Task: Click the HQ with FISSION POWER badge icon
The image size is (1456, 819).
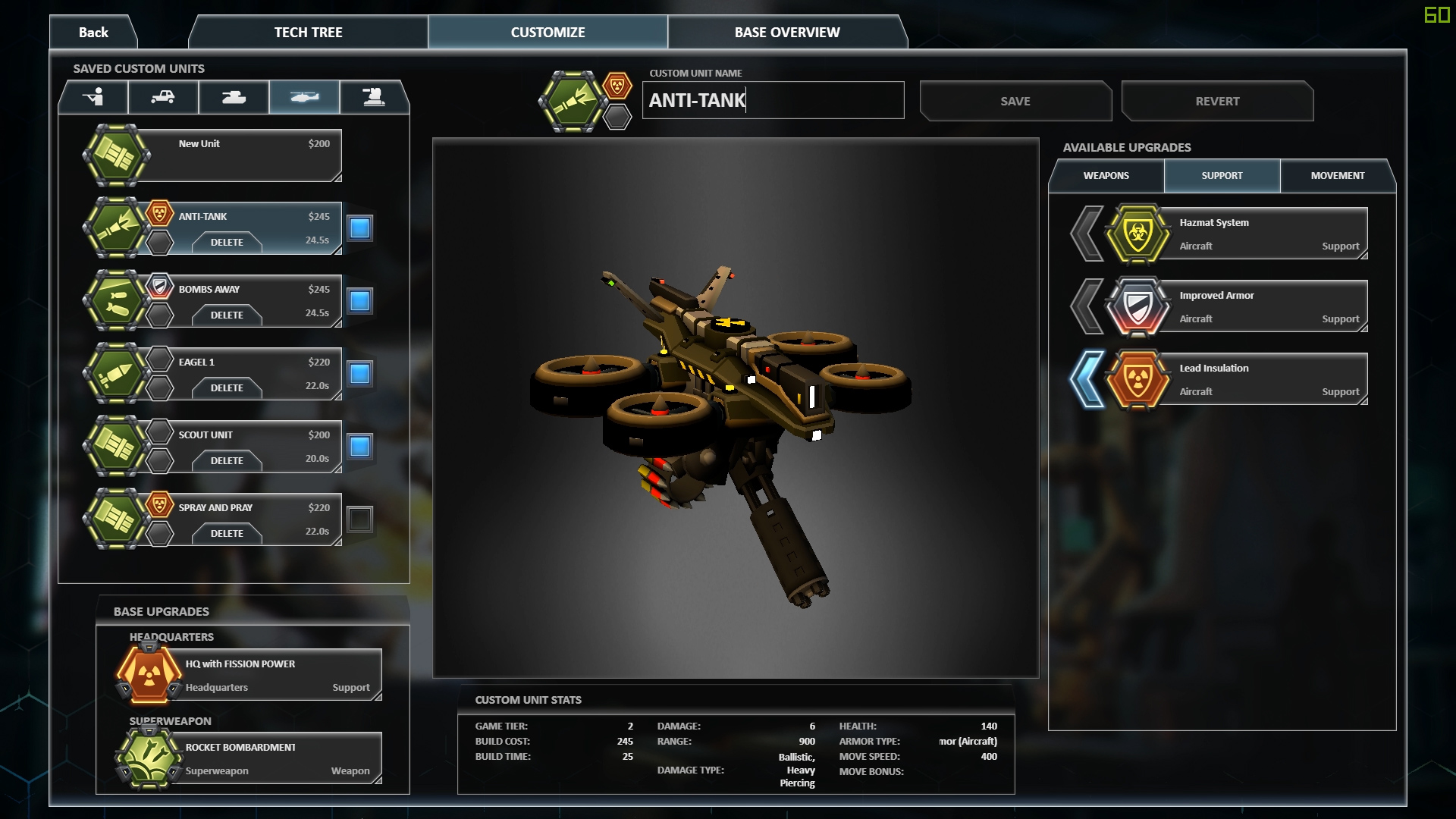Action: coord(149,673)
